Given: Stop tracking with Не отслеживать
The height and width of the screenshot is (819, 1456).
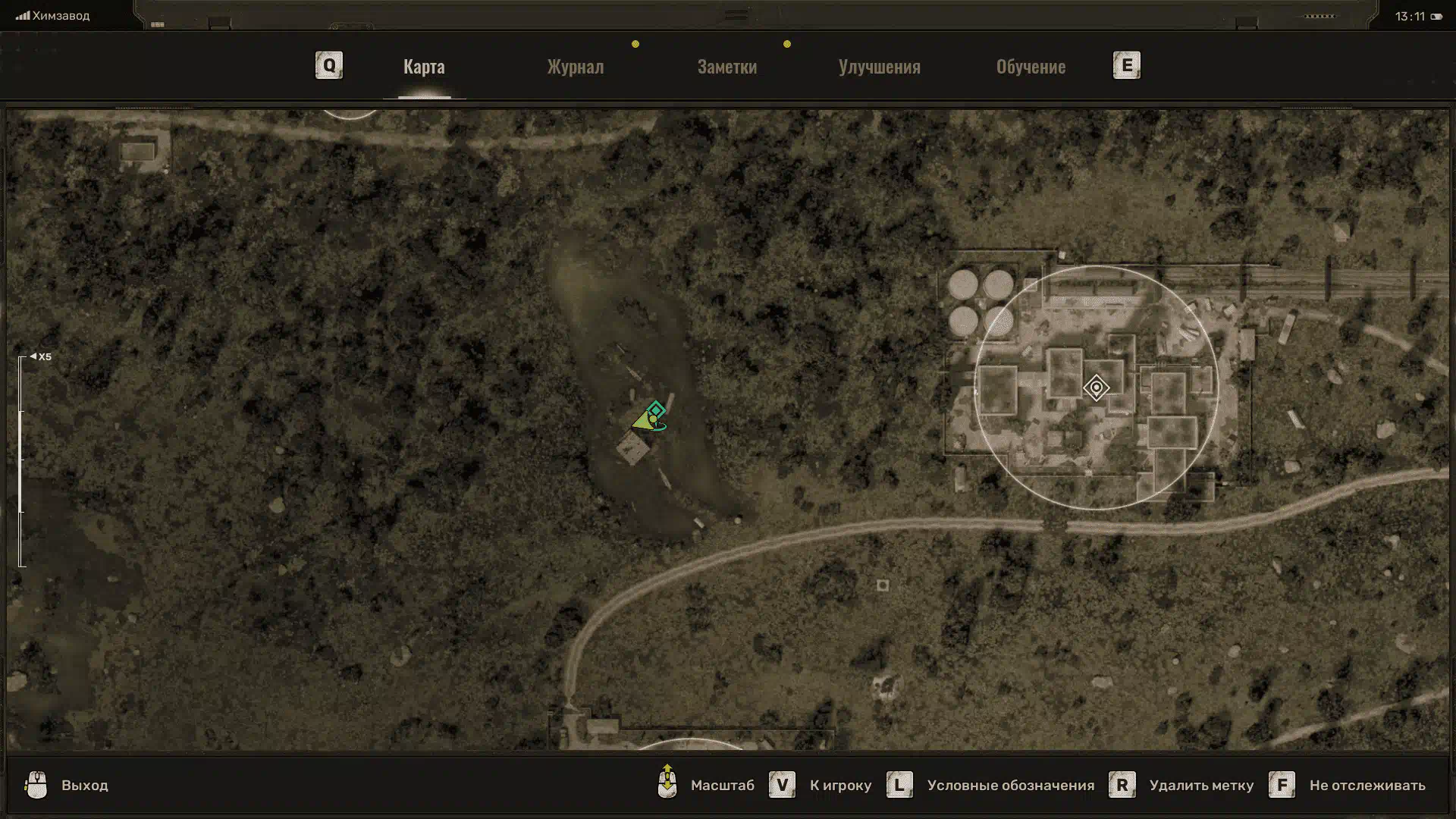Looking at the screenshot, I should 1367,786.
